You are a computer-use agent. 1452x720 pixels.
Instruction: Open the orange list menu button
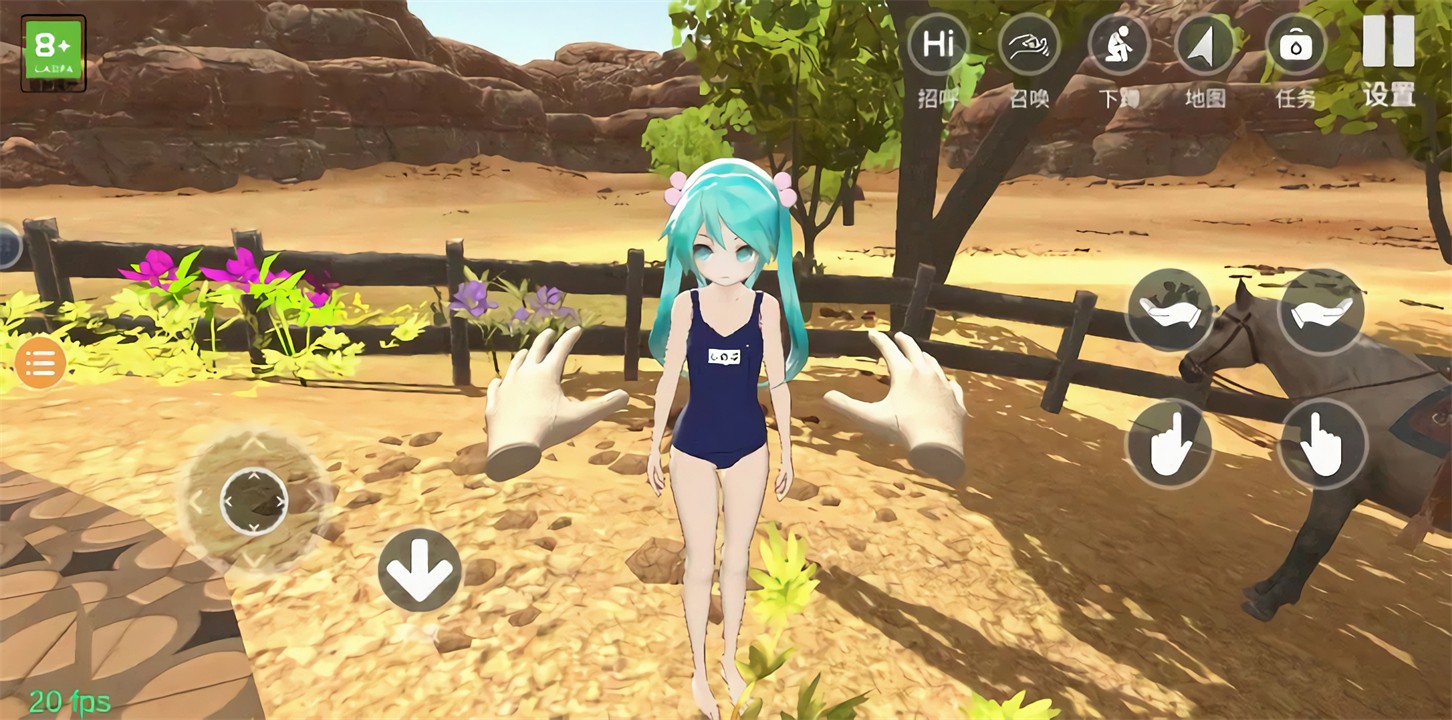41,362
